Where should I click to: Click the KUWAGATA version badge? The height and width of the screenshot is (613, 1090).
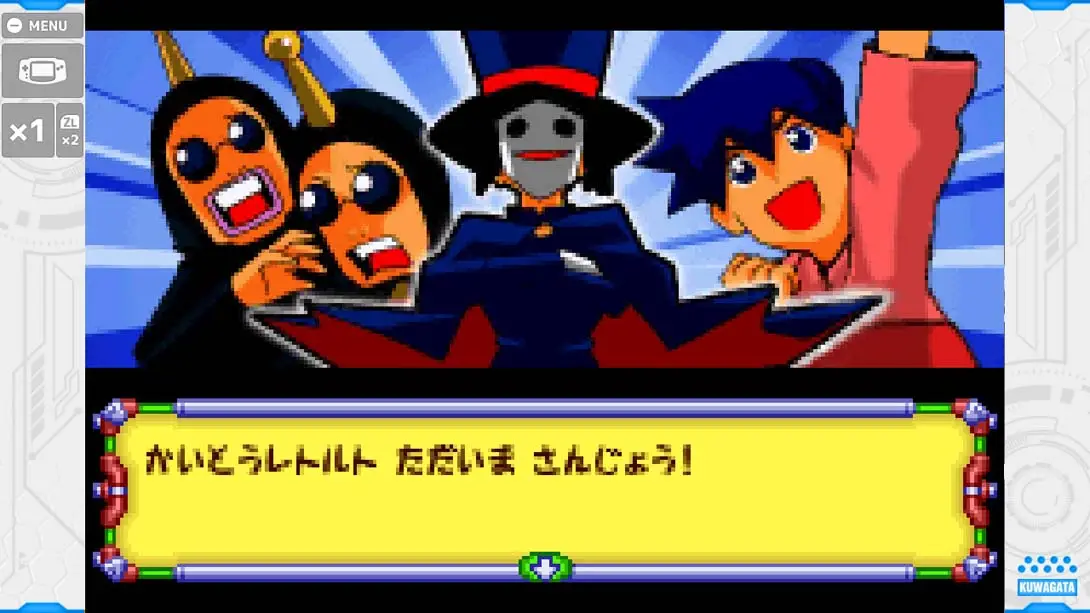click(x=1046, y=578)
